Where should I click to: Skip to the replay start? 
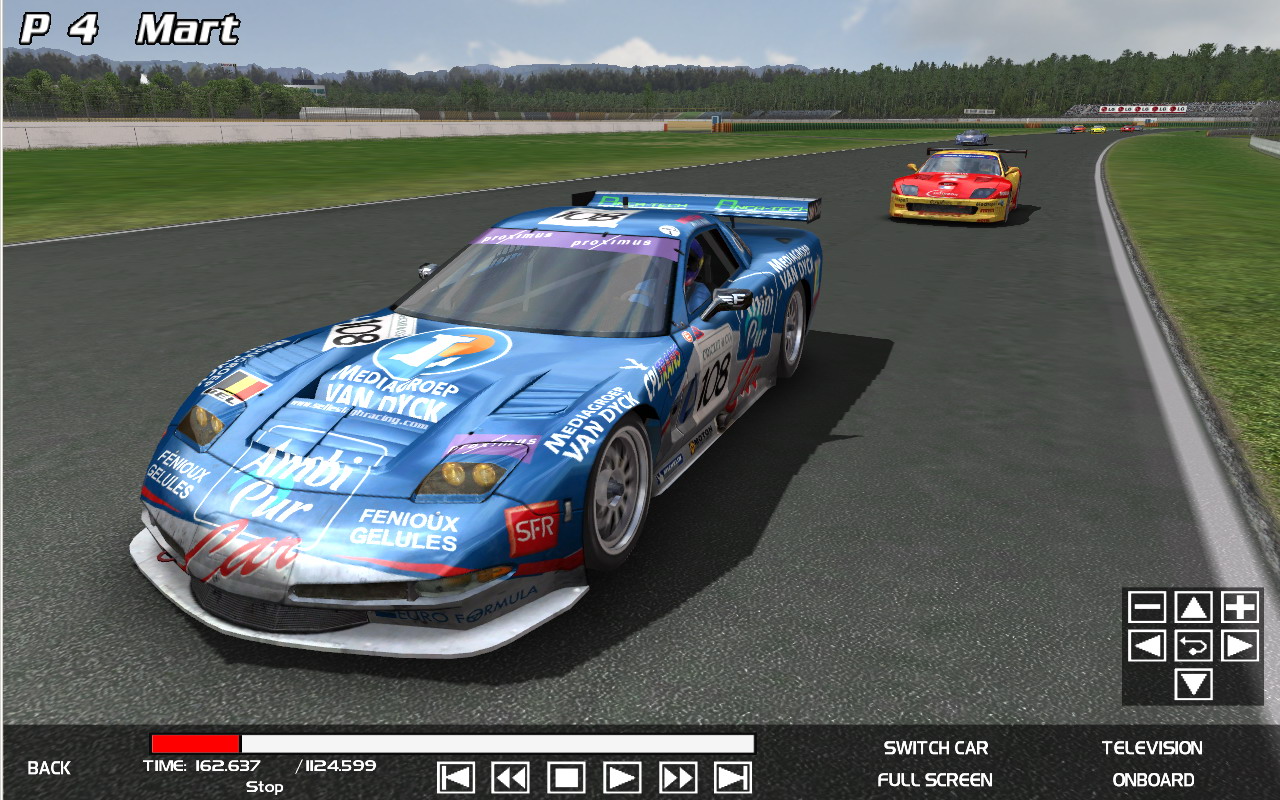click(456, 777)
